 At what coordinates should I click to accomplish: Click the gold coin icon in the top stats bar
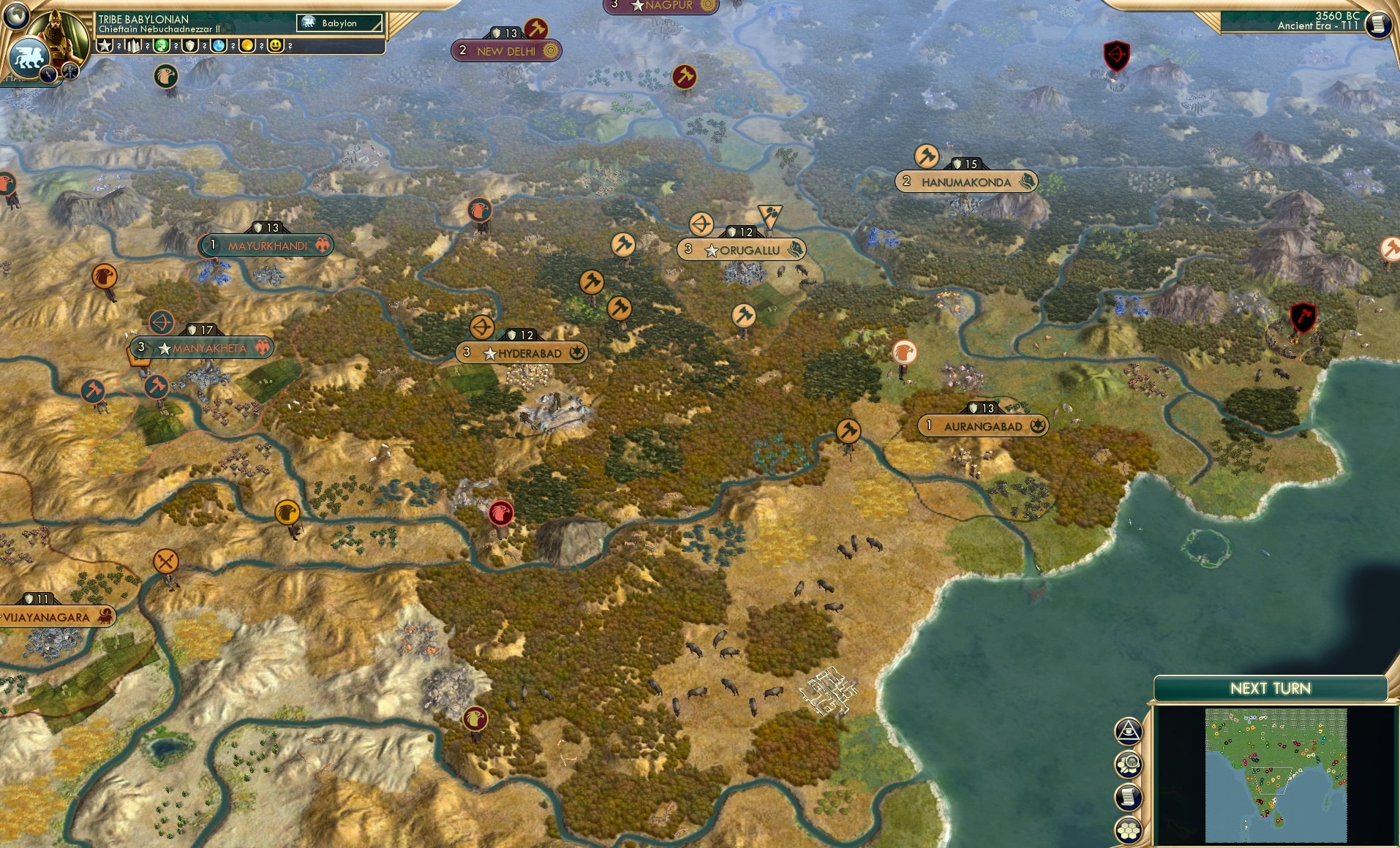click(248, 45)
